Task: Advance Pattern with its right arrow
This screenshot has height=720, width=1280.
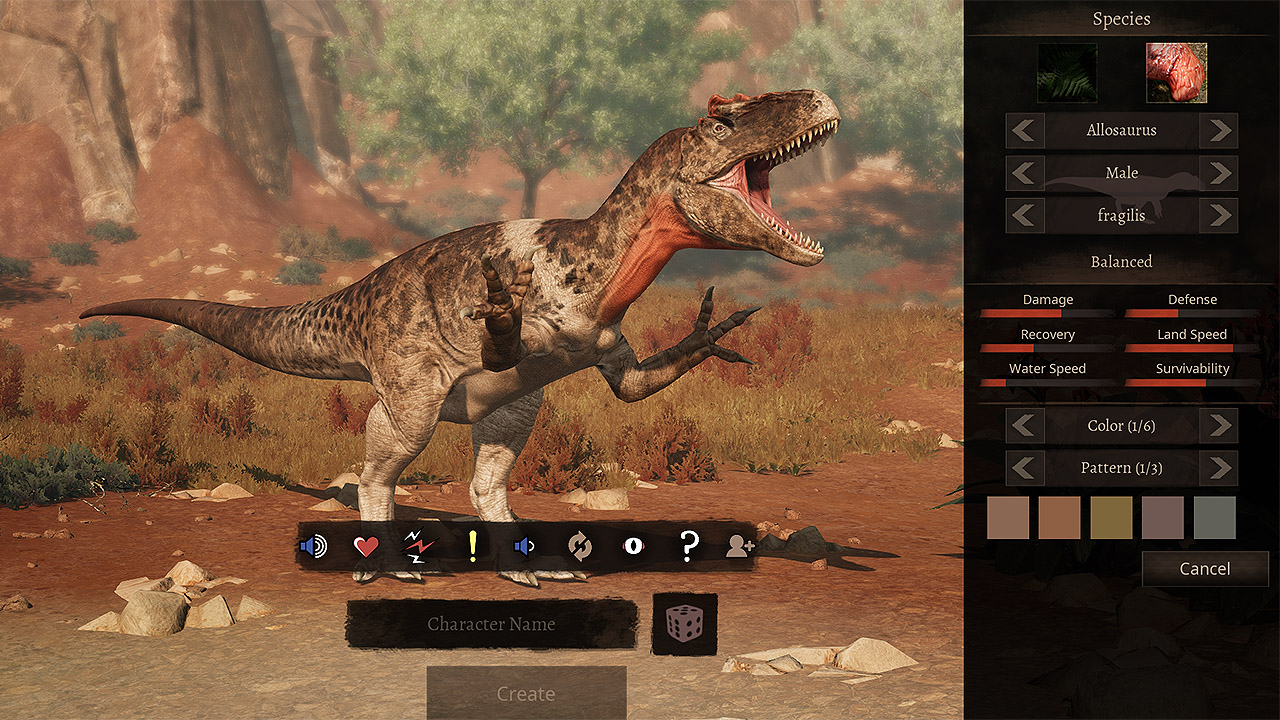Action: pos(1221,468)
